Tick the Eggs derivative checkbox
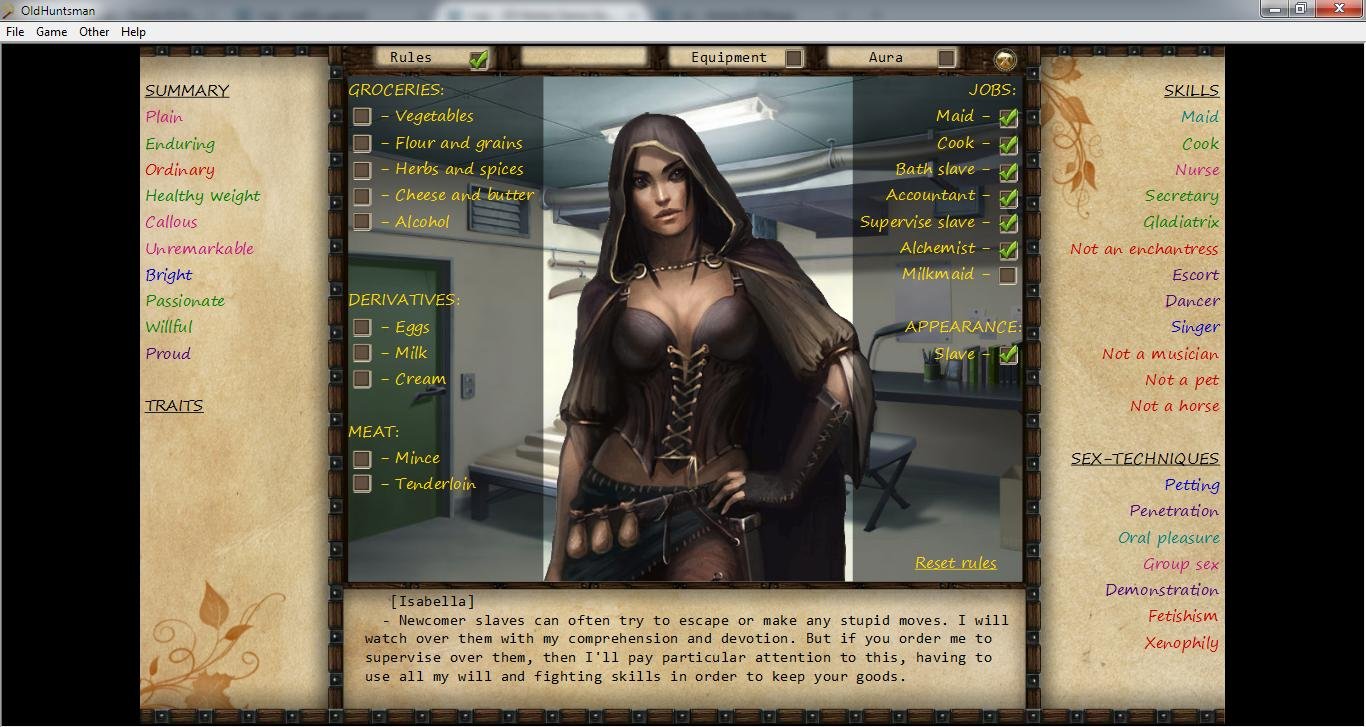Screen dimensions: 1366x727 [x=362, y=328]
